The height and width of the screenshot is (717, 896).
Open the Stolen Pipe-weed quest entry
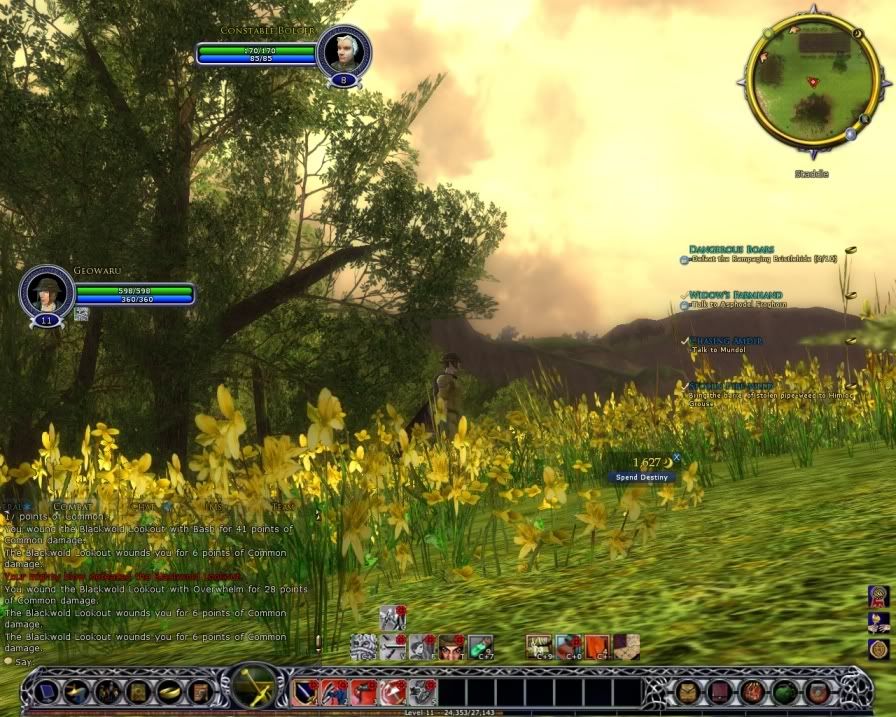[x=731, y=386]
